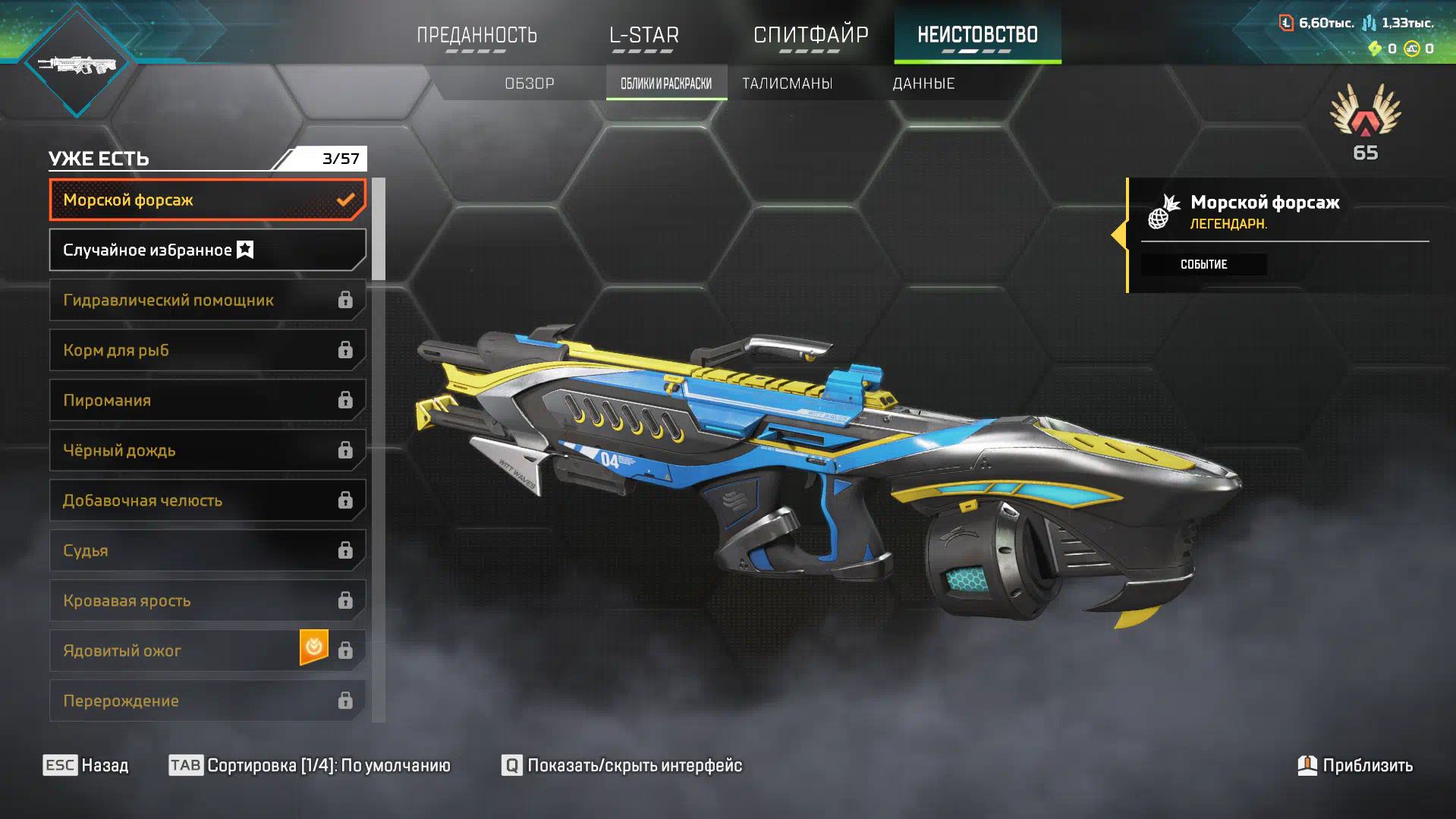The height and width of the screenshot is (819, 1456).
Task: Open the ОБЗОР sub-tab
Action: (x=530, y=83)
